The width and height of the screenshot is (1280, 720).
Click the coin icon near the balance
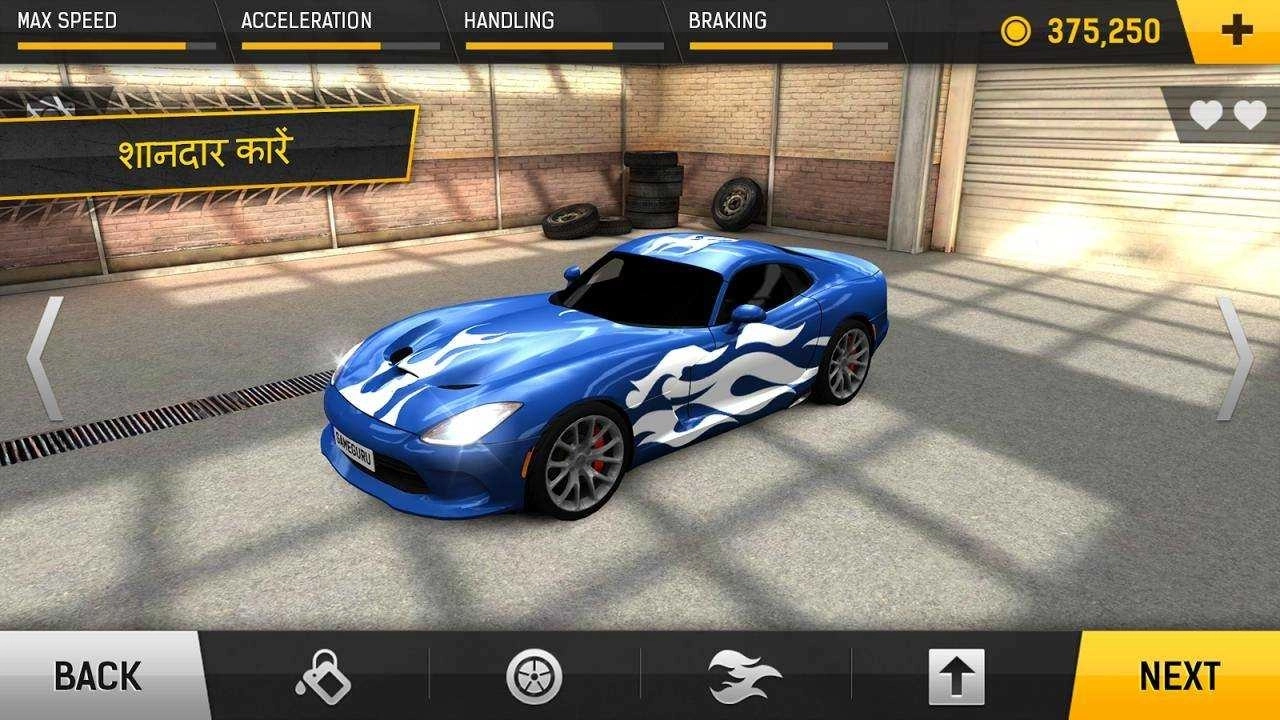pyautogui.click(x=1018, y=29)
